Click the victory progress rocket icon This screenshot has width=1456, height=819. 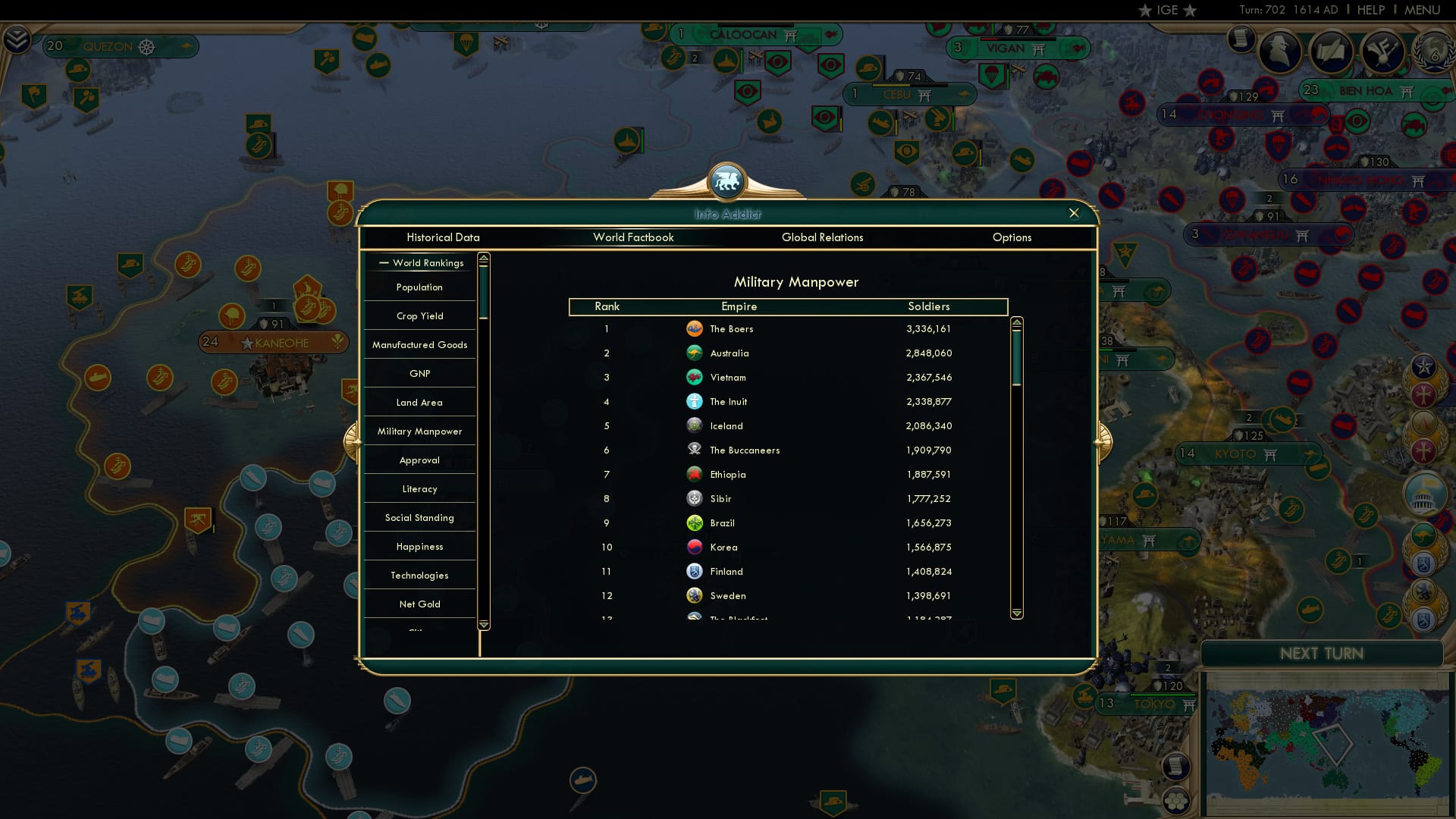1382,53
